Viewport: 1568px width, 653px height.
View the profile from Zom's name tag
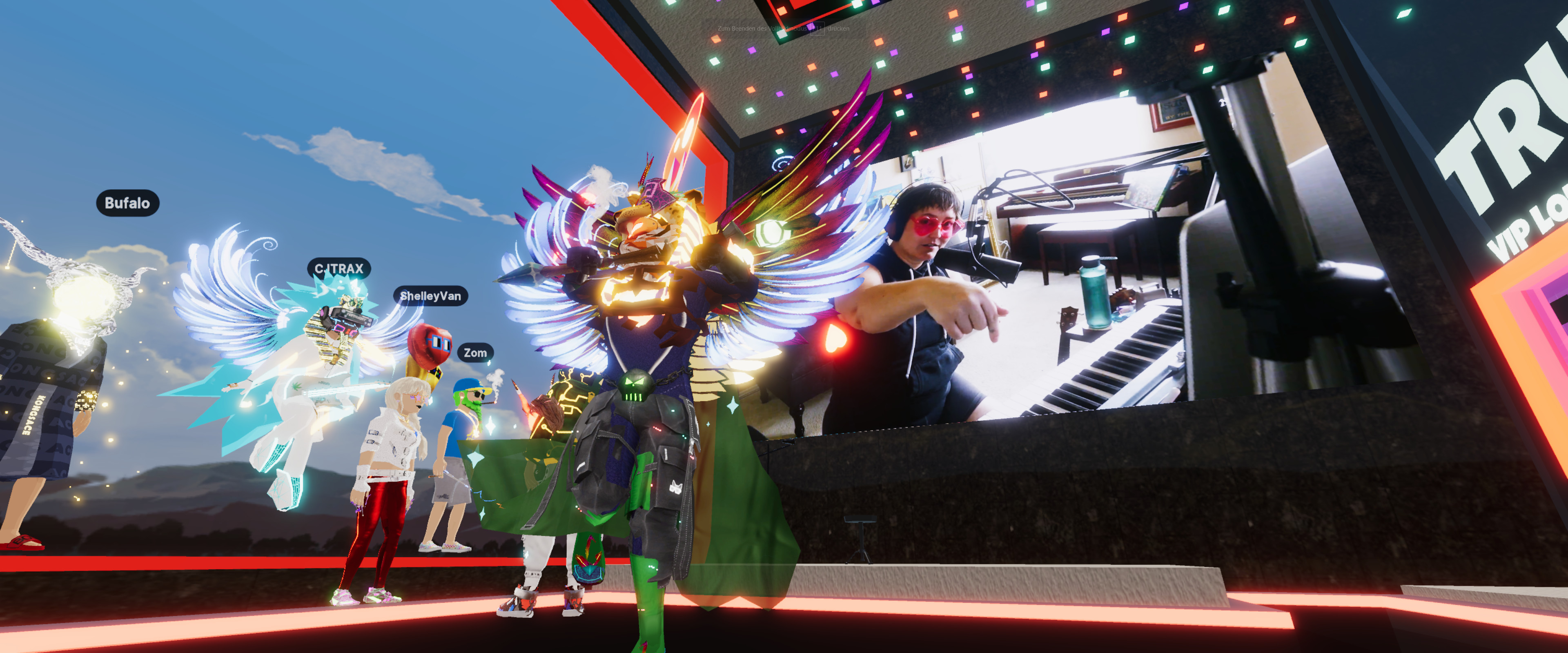(475, 353)
